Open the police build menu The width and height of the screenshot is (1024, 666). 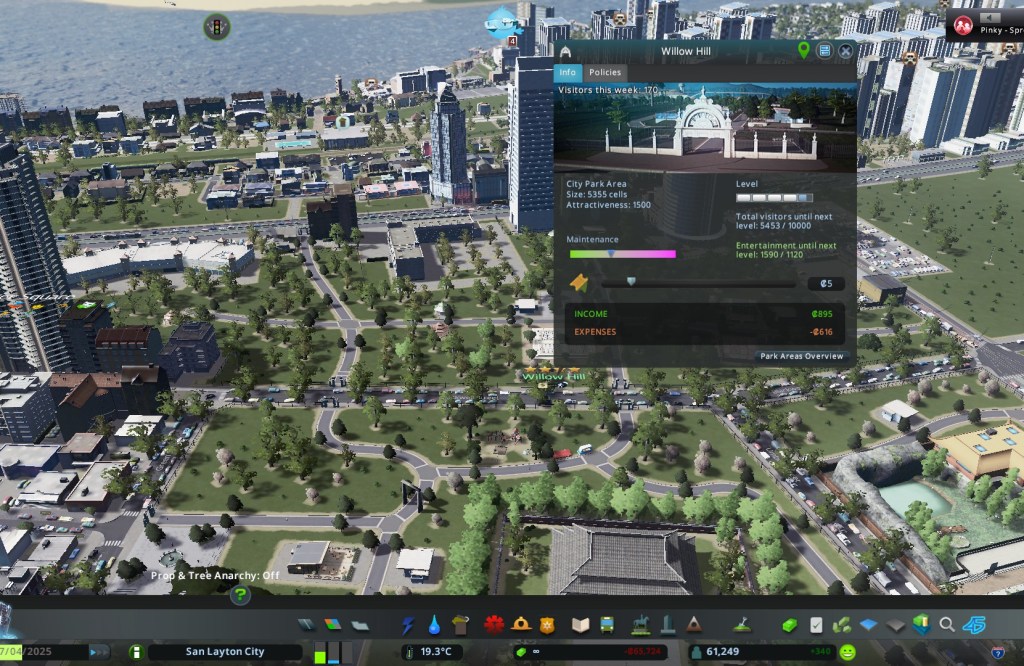pos(546,625)
